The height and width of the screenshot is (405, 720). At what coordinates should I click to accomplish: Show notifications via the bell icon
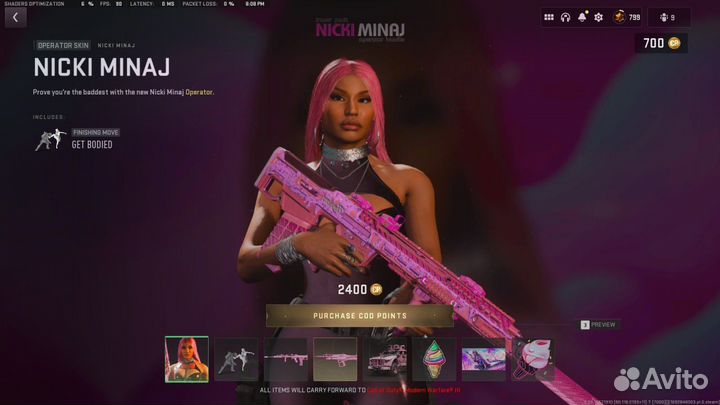click(x=582, y=17)
